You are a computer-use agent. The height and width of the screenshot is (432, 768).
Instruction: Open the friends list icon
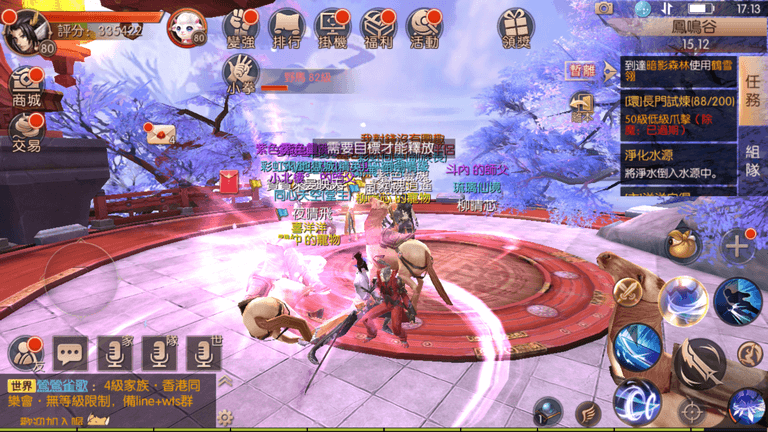pos(24,352)
